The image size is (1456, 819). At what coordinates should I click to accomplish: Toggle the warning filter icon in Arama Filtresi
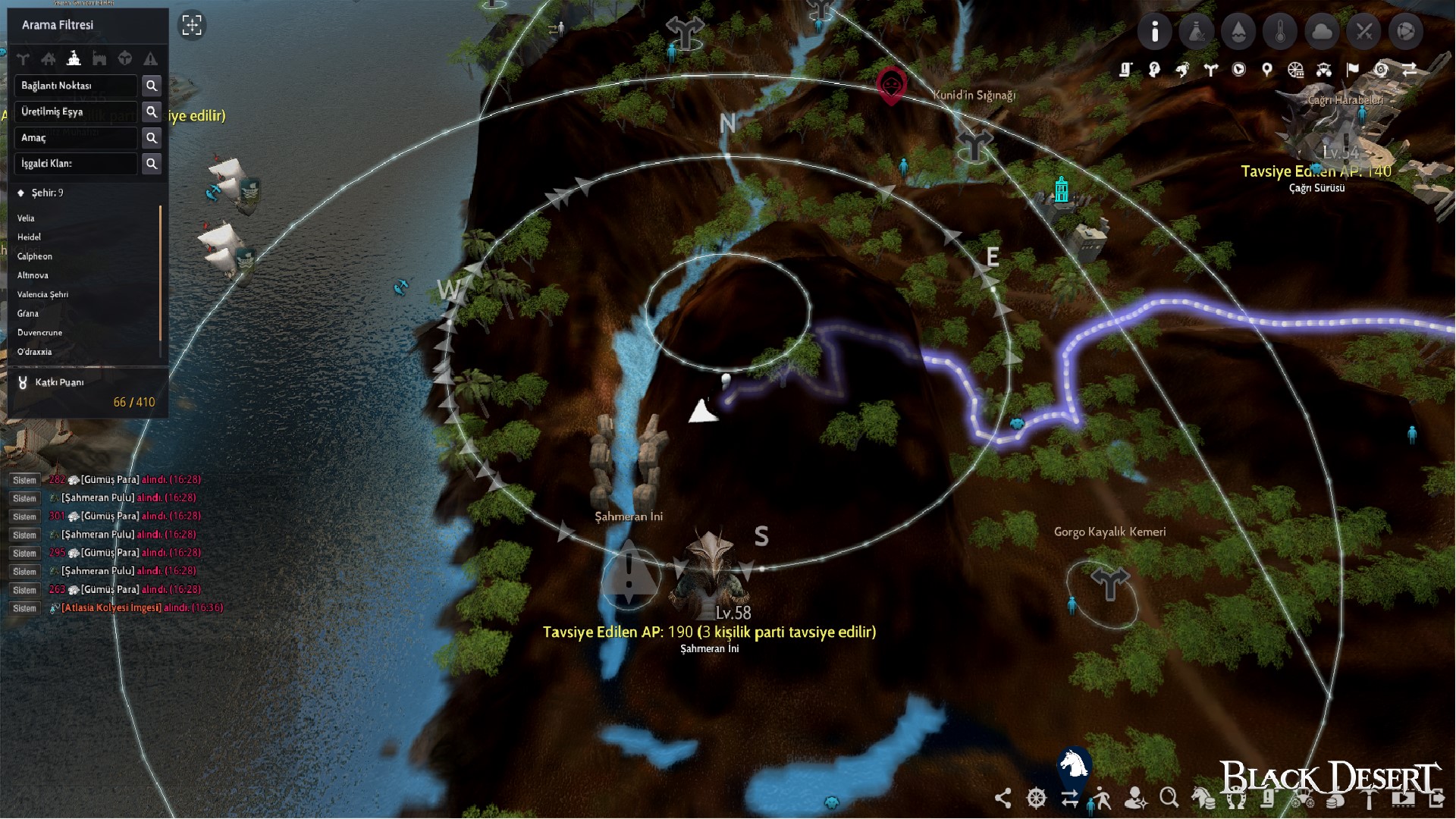coord(151,58)
